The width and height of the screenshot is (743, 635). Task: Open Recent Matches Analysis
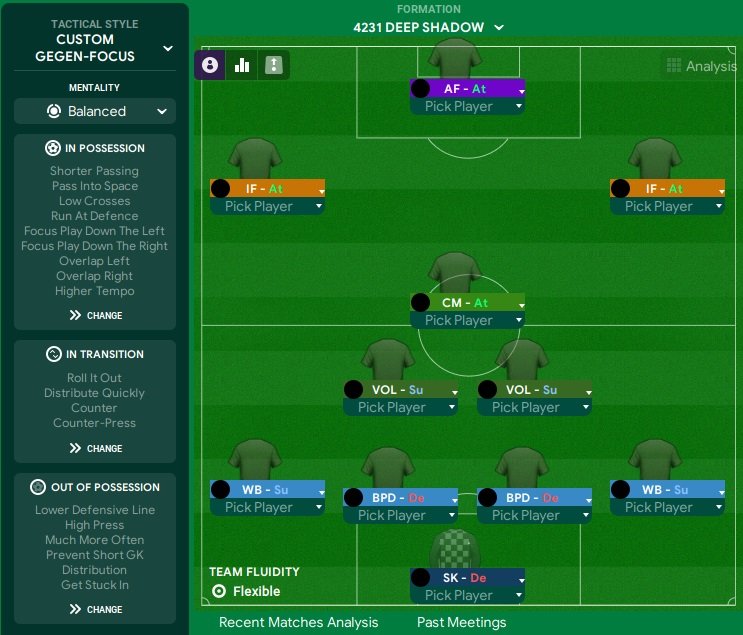click(298, 622)
